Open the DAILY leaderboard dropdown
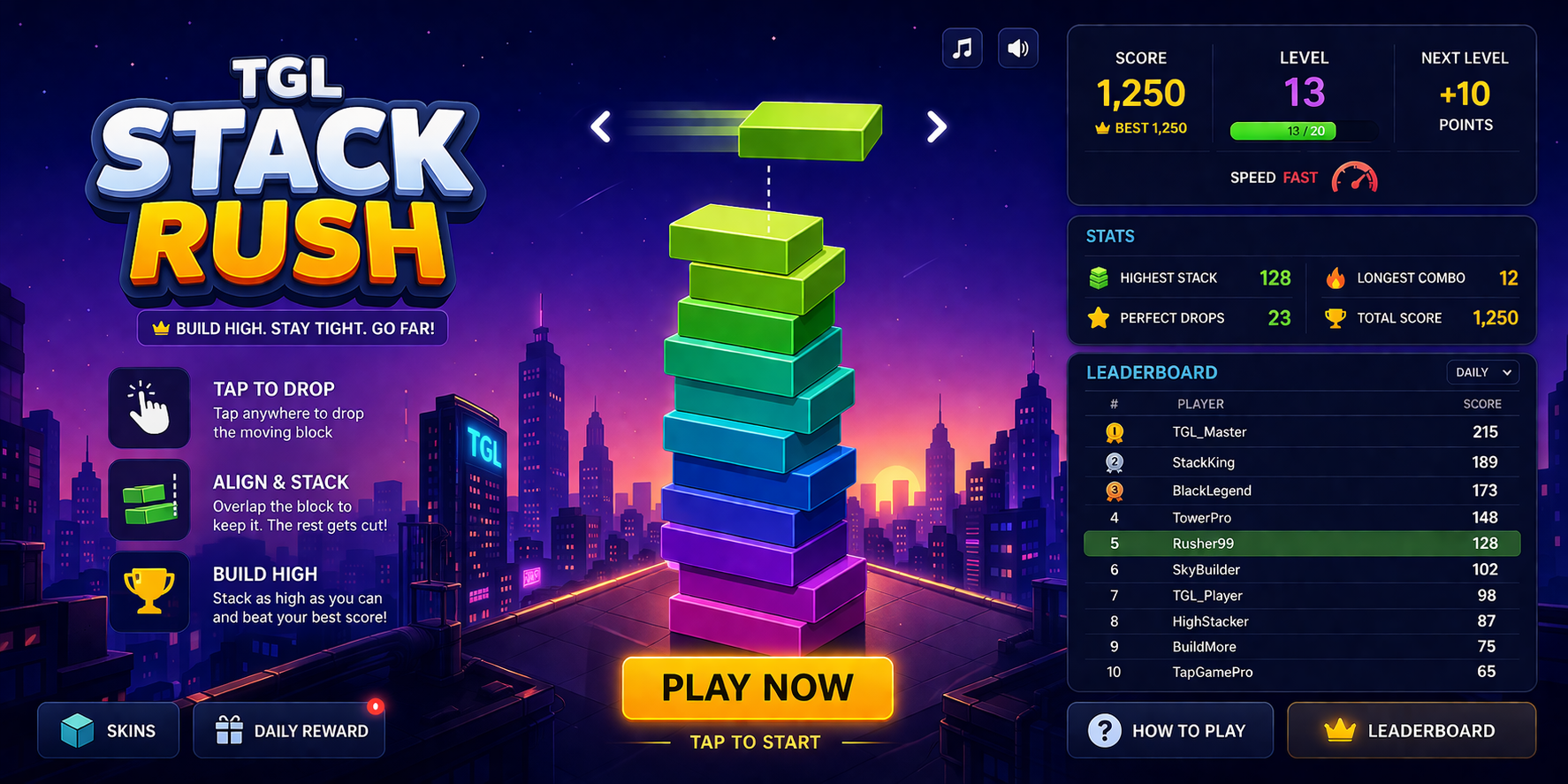Screen dimensions: 1568x784 click(1483, 372)
